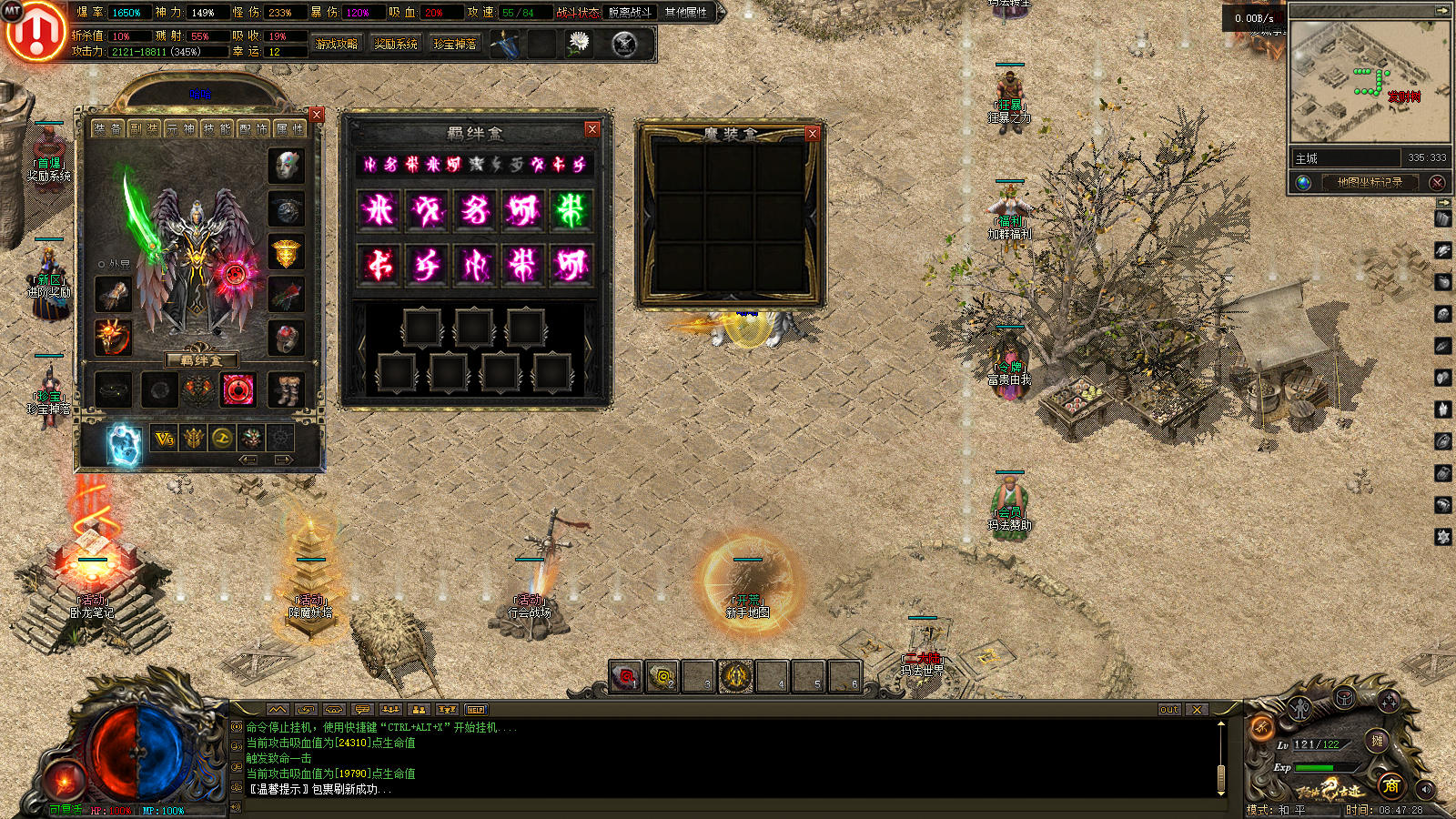Click the 商 shop button
1456x819 pixels.
(x=1390, y=786)
